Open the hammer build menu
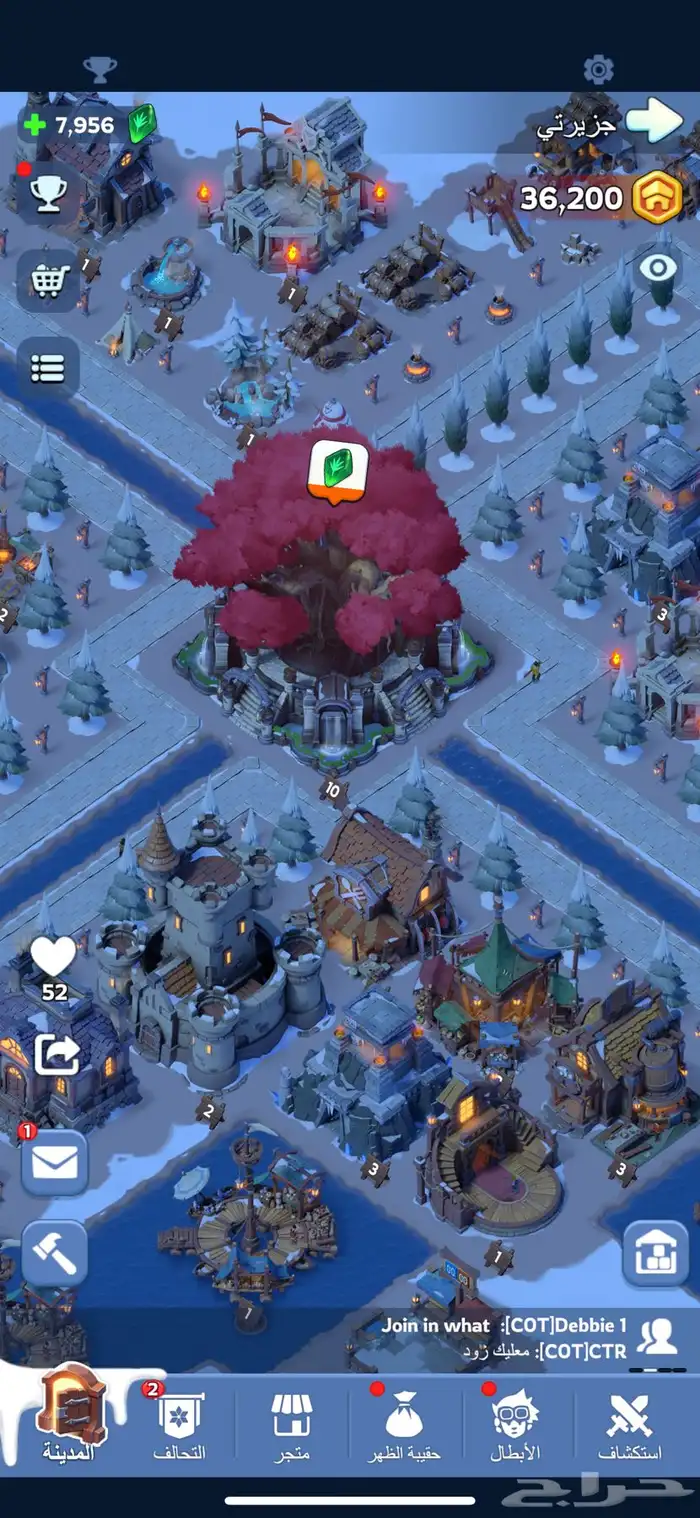Viewport: 700px width, 1518px height. (x=55, y=1253)
